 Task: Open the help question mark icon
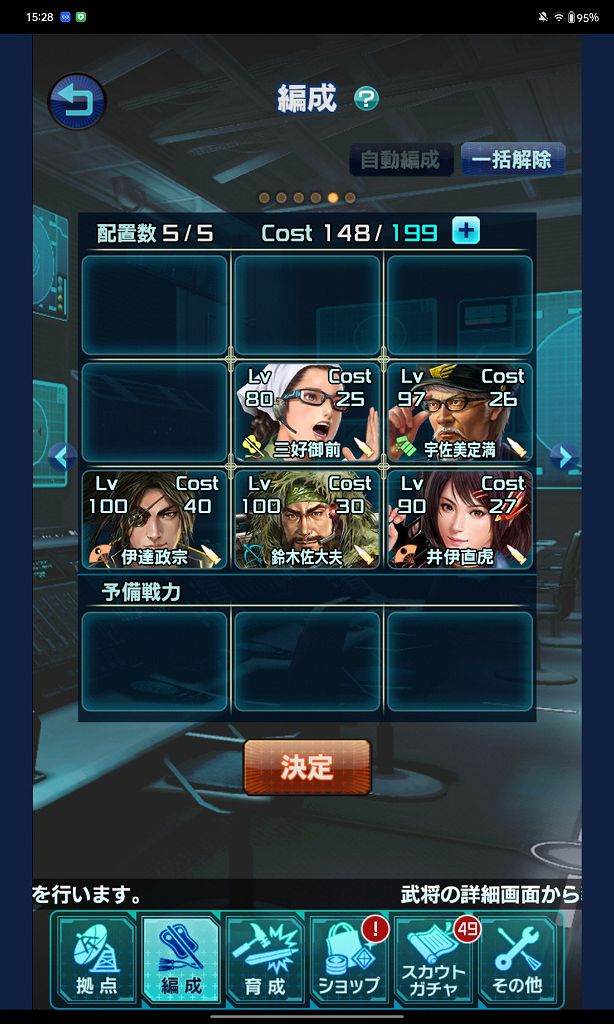pos(367,98)
